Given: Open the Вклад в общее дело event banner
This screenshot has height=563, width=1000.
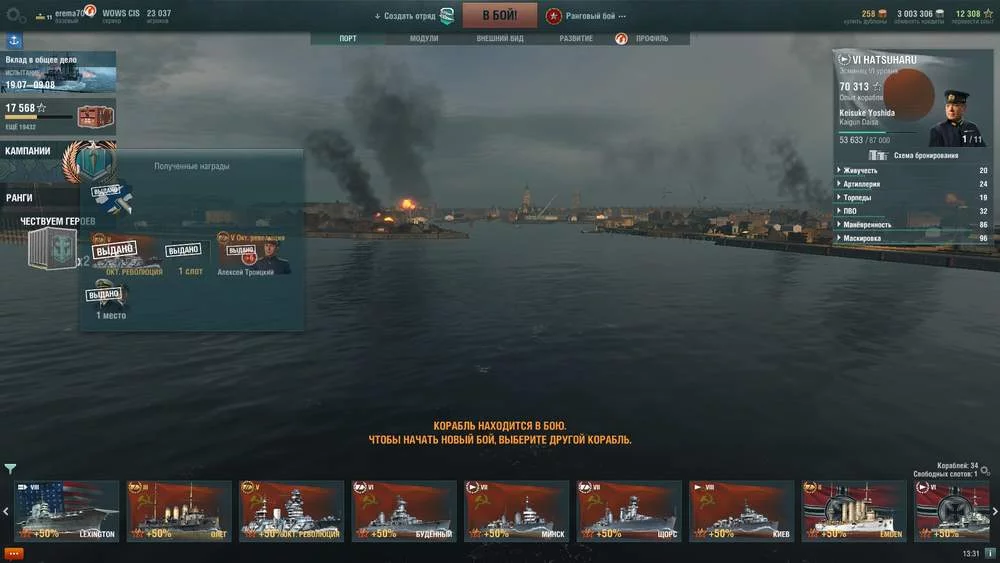Looking at the screenshot, I should pos(58,73).
